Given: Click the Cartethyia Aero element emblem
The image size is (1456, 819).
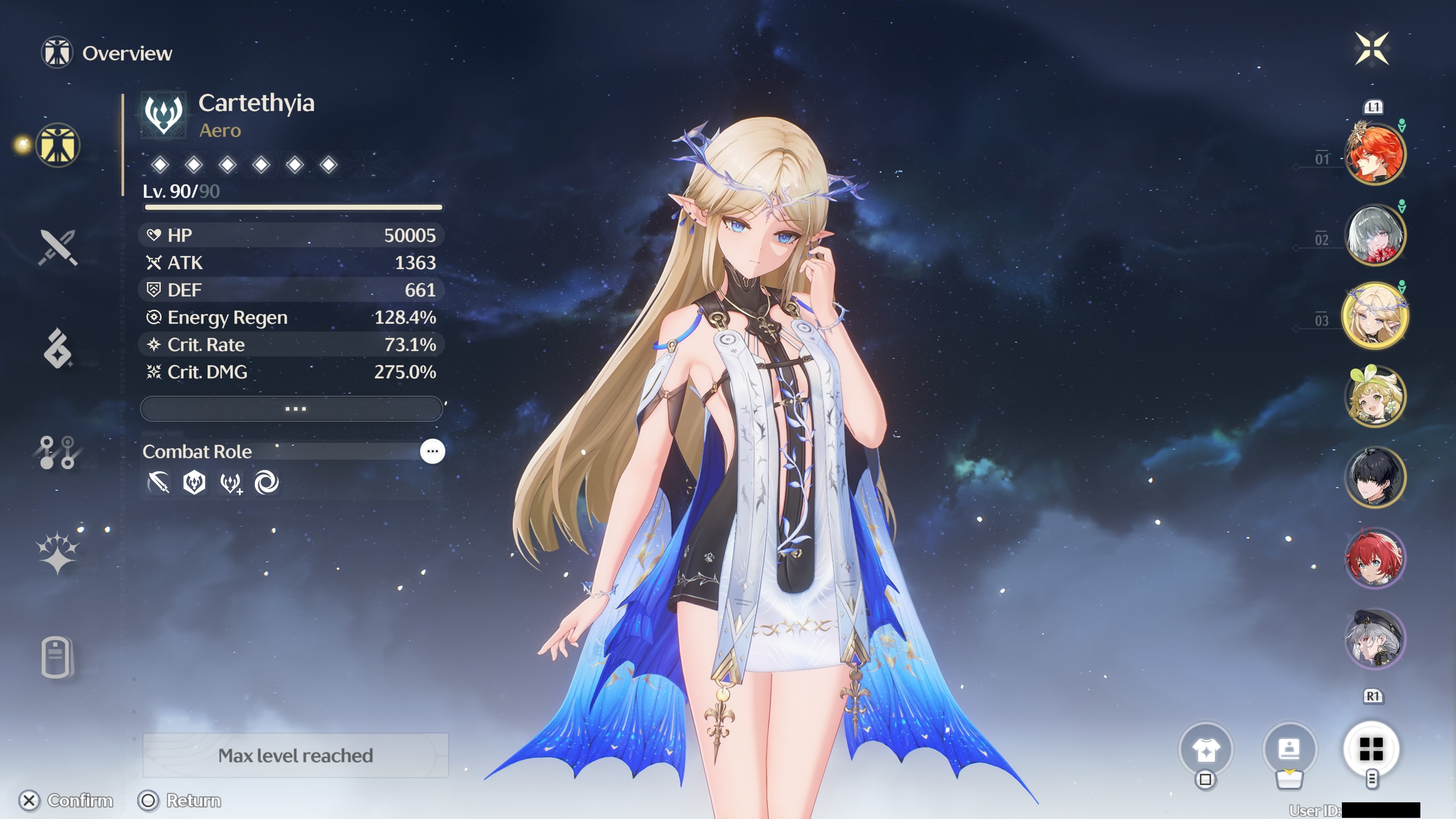Looking at the screenshot, I should (x=163, y=115).
